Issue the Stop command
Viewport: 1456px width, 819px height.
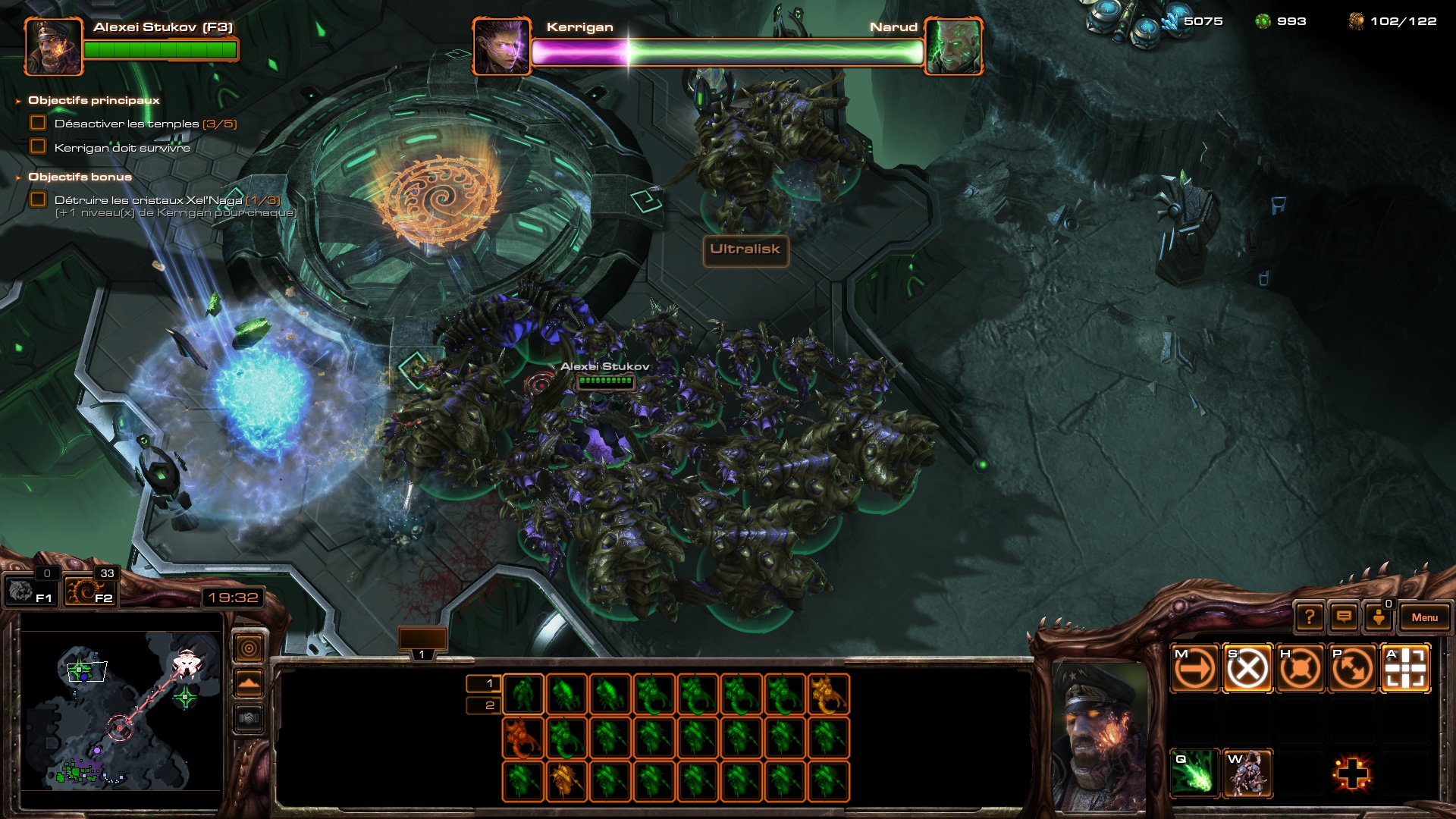(x=1247, y=669)
